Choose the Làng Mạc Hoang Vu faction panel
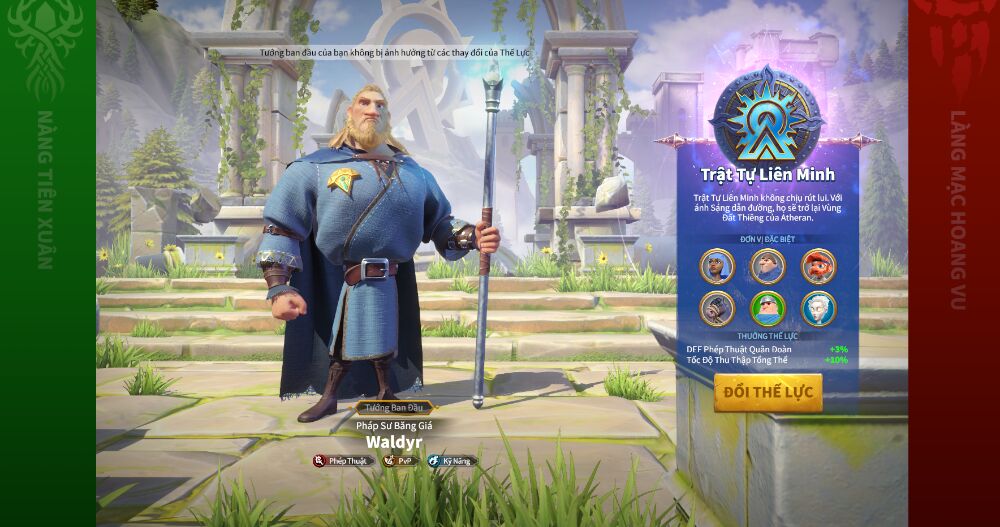Viewport: 1000px width, 527px height. tap(953, 263)
